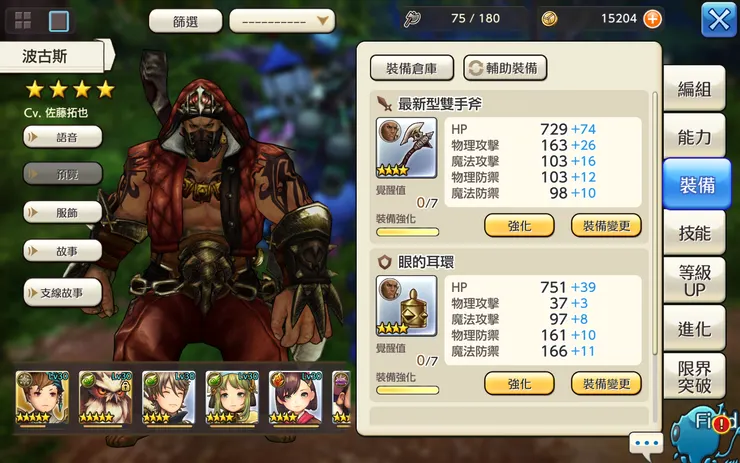Open the 裝備倉庫 equipment storage
The image size is (740, 463).
pos(412,68)
